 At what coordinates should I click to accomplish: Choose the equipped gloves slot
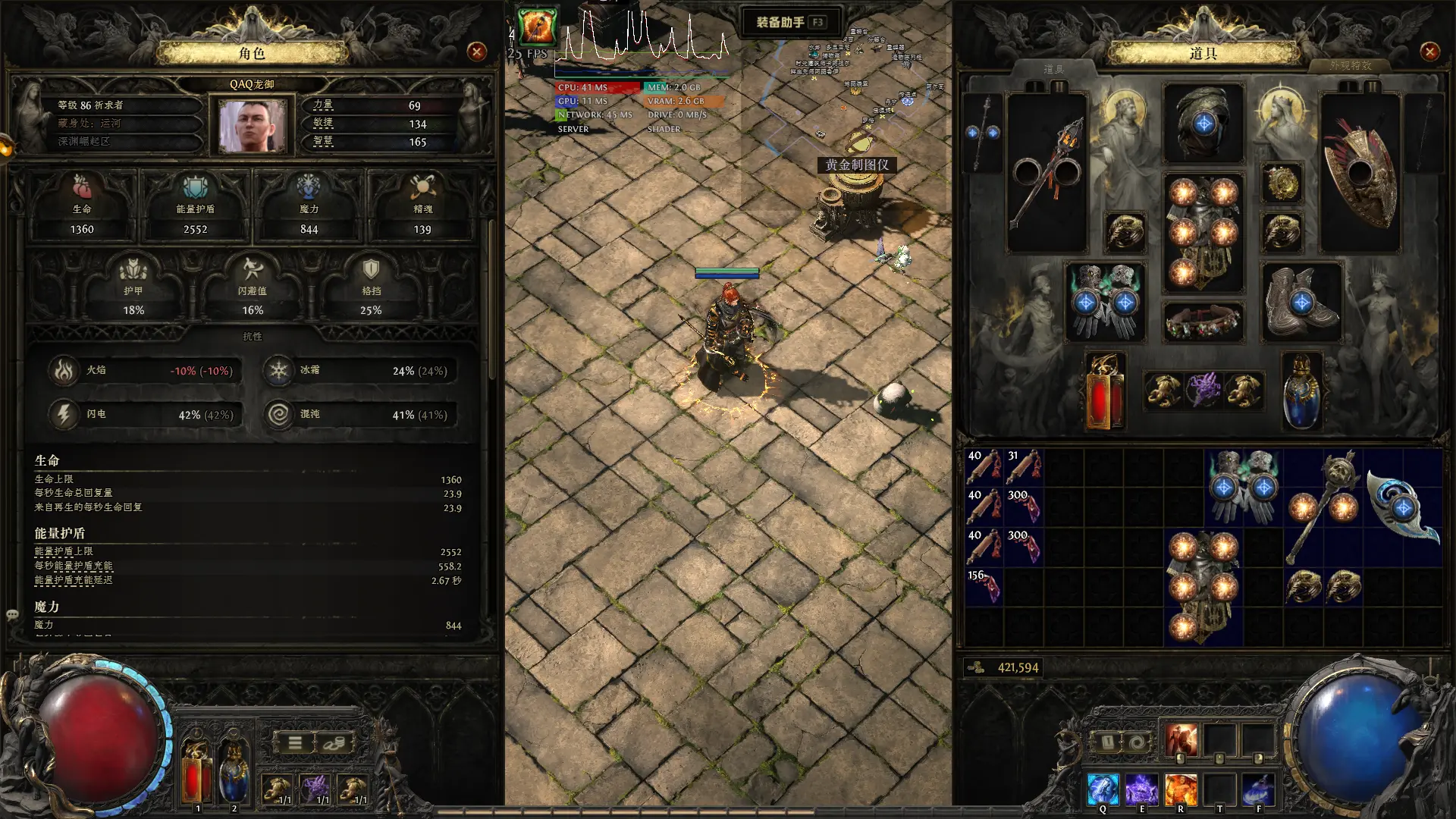pos(1106,301)
